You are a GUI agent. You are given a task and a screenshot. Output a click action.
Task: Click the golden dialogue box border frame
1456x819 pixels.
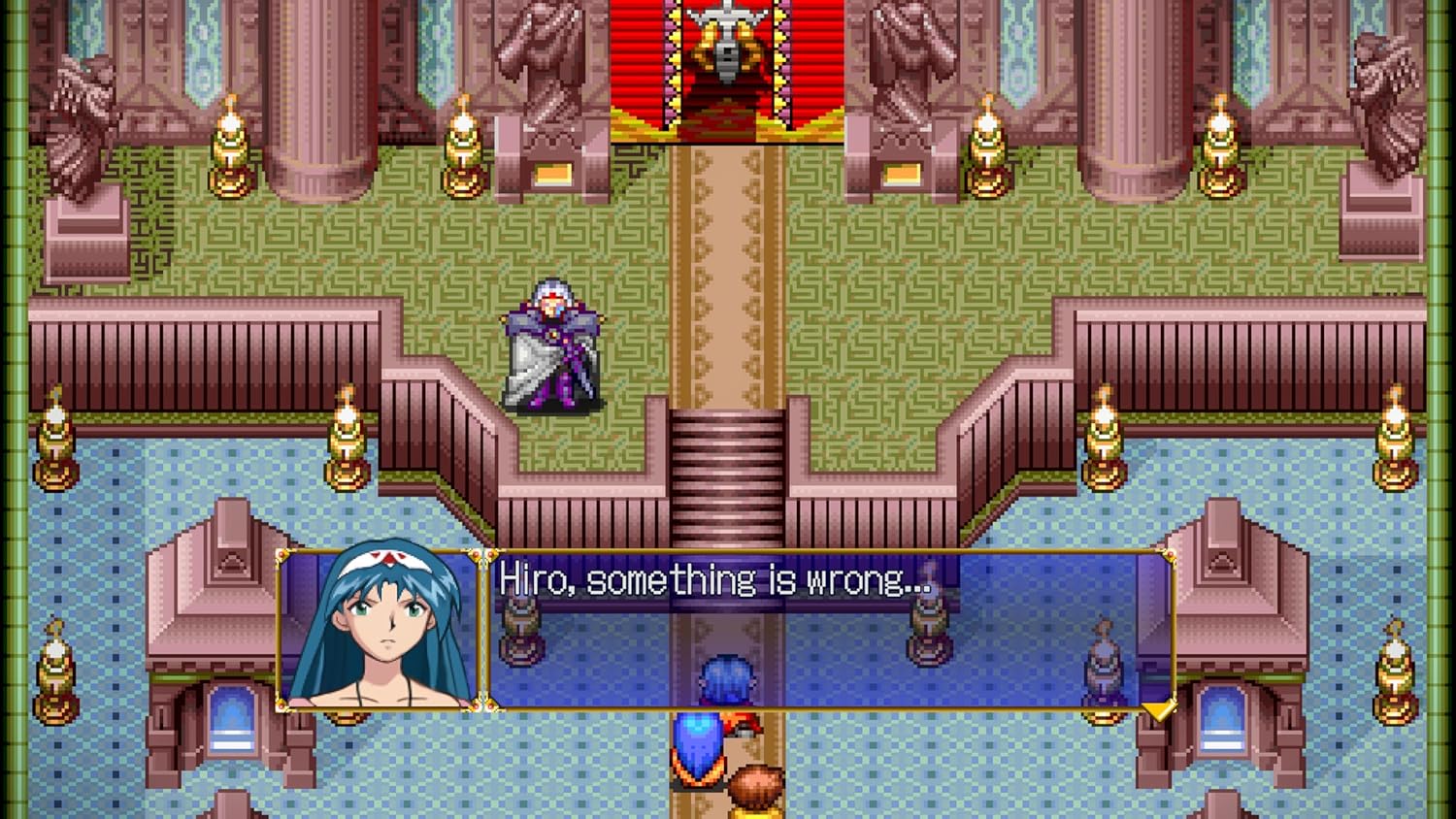pos(825,554)
